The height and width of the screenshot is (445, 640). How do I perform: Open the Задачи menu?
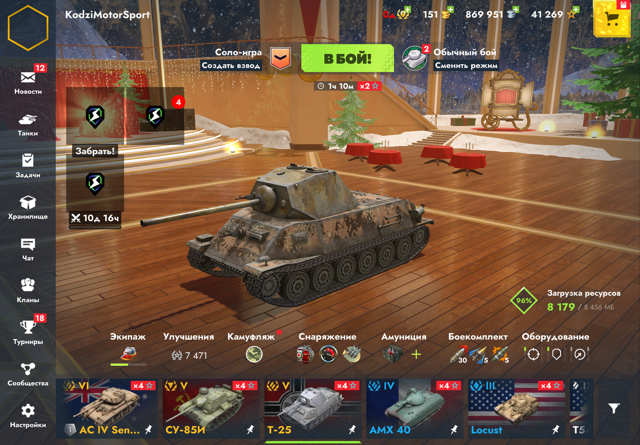[x=28, y=165]
